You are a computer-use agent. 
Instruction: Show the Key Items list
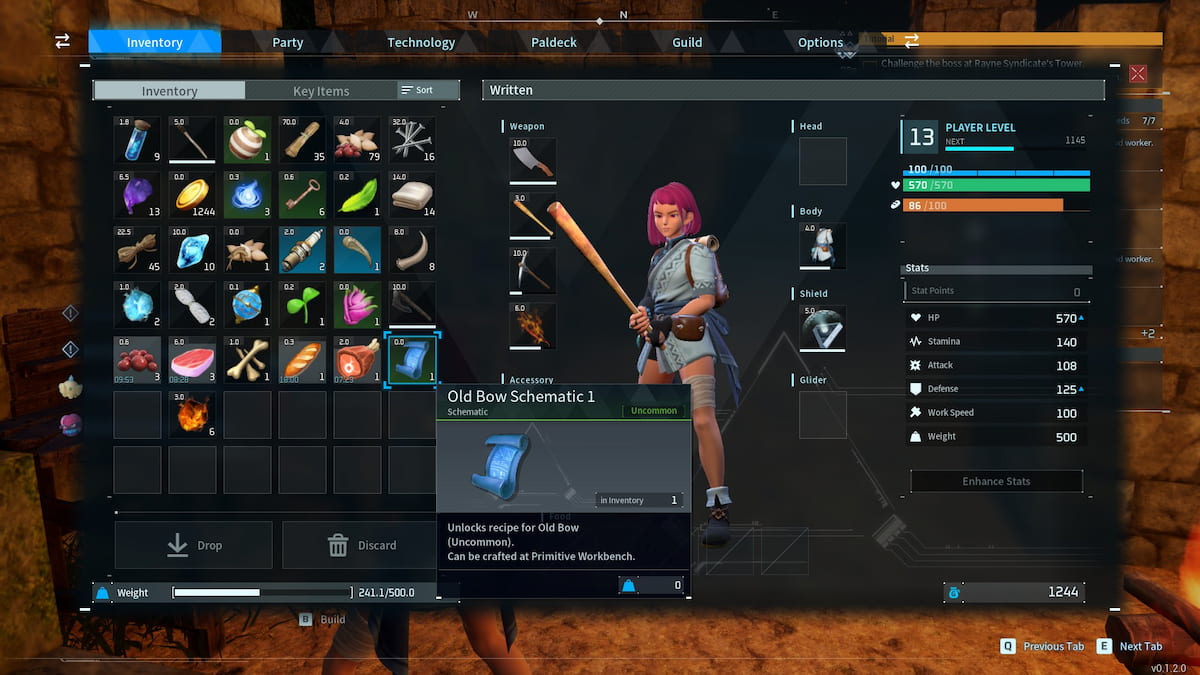coord(321,91)
